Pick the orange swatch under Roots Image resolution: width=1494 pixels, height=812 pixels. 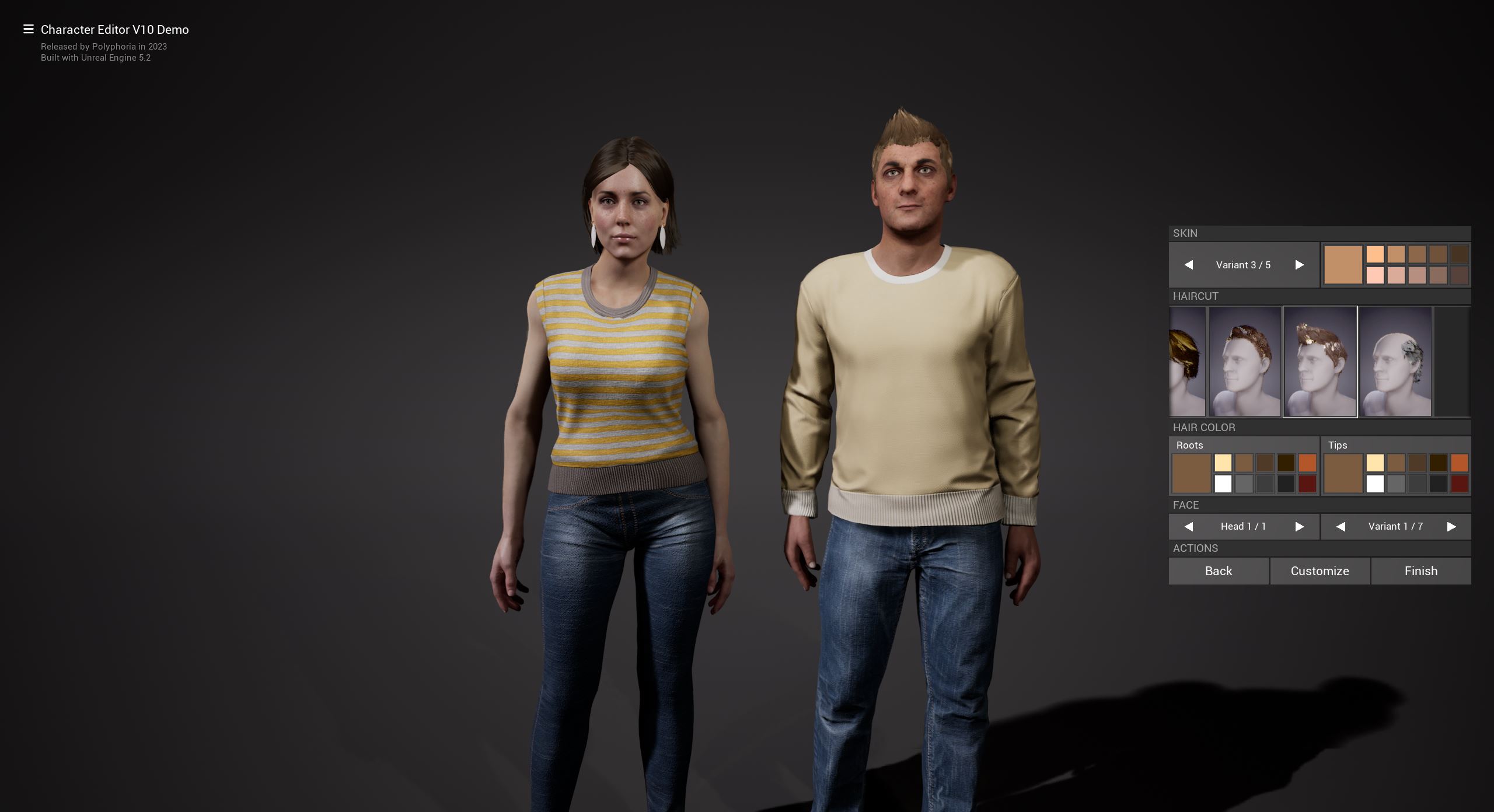point(1308,463)
